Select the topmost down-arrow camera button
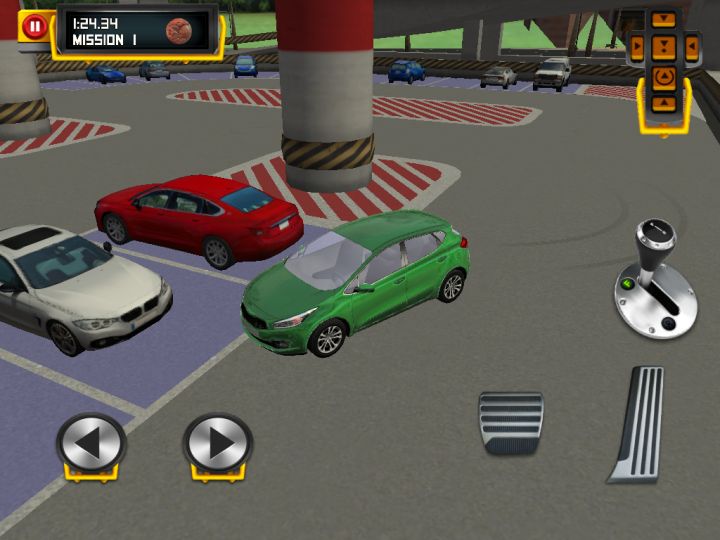Viewport: 720px width, 540px height. 663,19
